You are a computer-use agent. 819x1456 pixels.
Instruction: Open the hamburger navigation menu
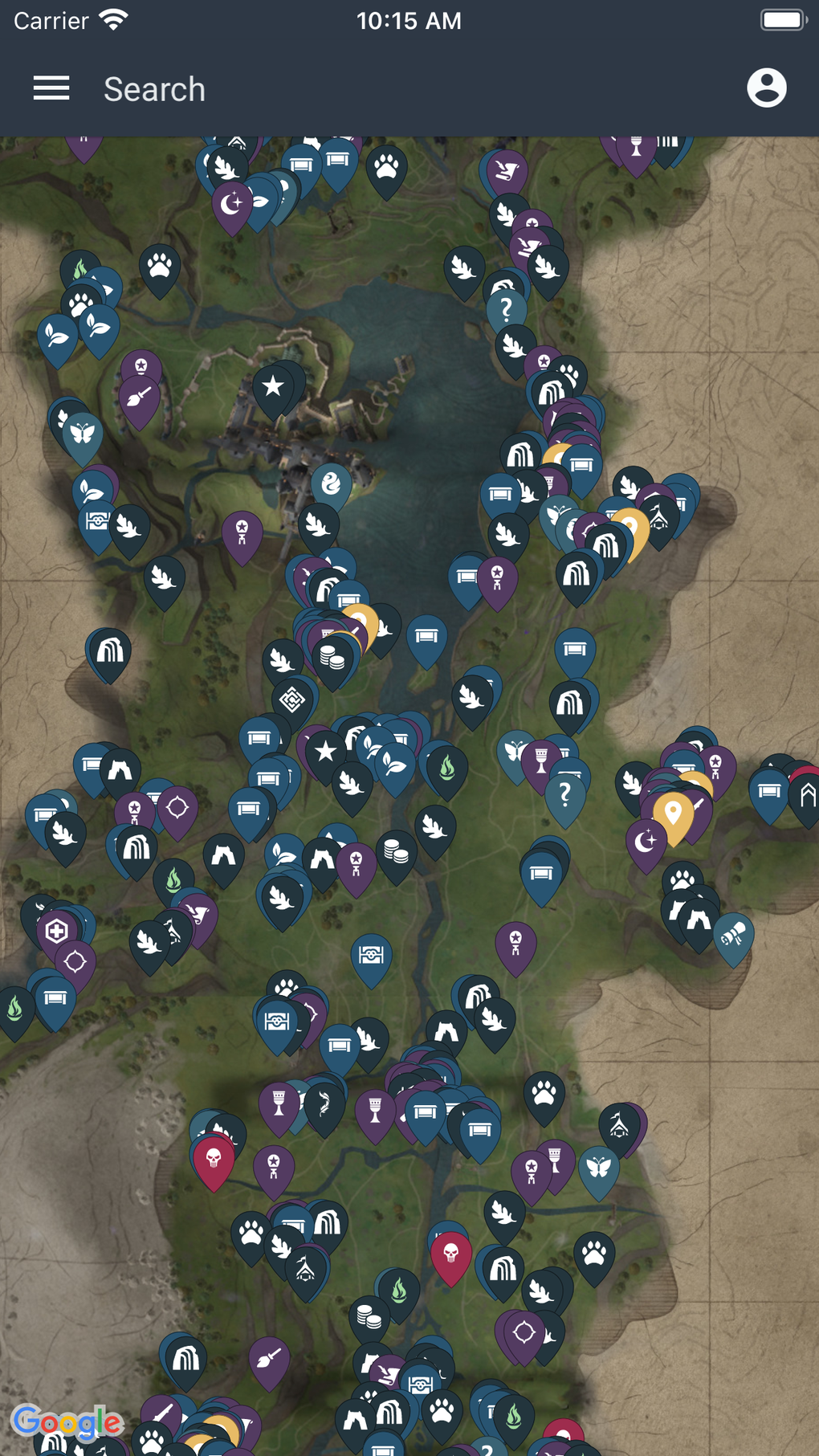(51, 88)
